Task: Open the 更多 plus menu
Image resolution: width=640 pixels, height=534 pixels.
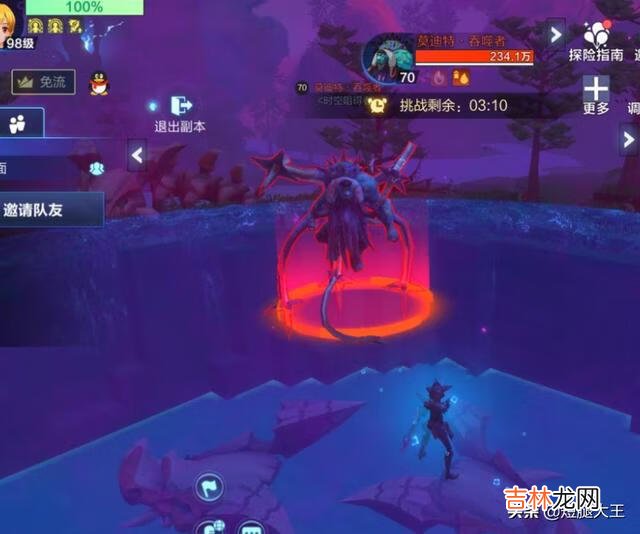Action: pos(596,95)
